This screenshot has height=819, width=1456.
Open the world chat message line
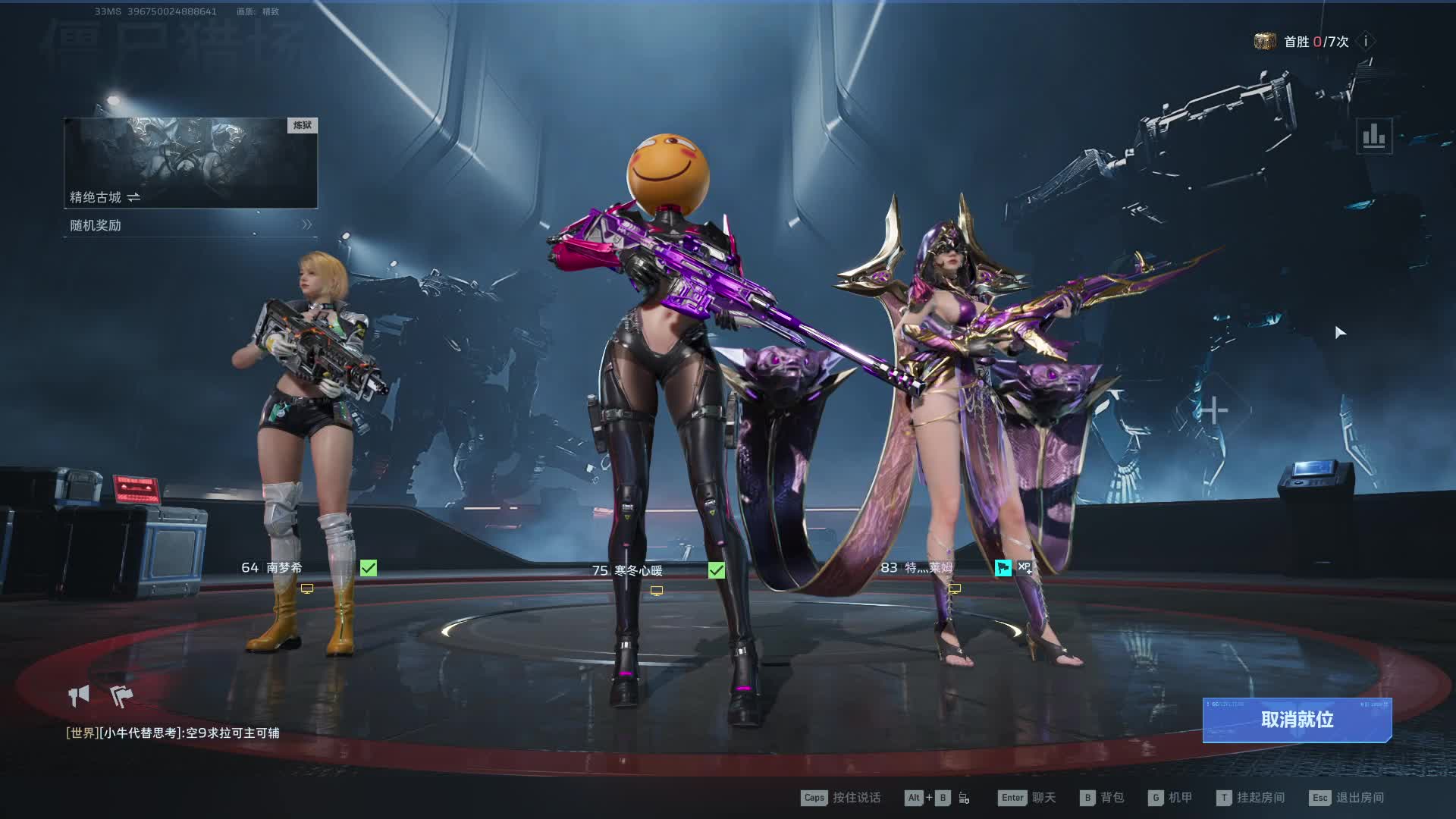point(173,733)
